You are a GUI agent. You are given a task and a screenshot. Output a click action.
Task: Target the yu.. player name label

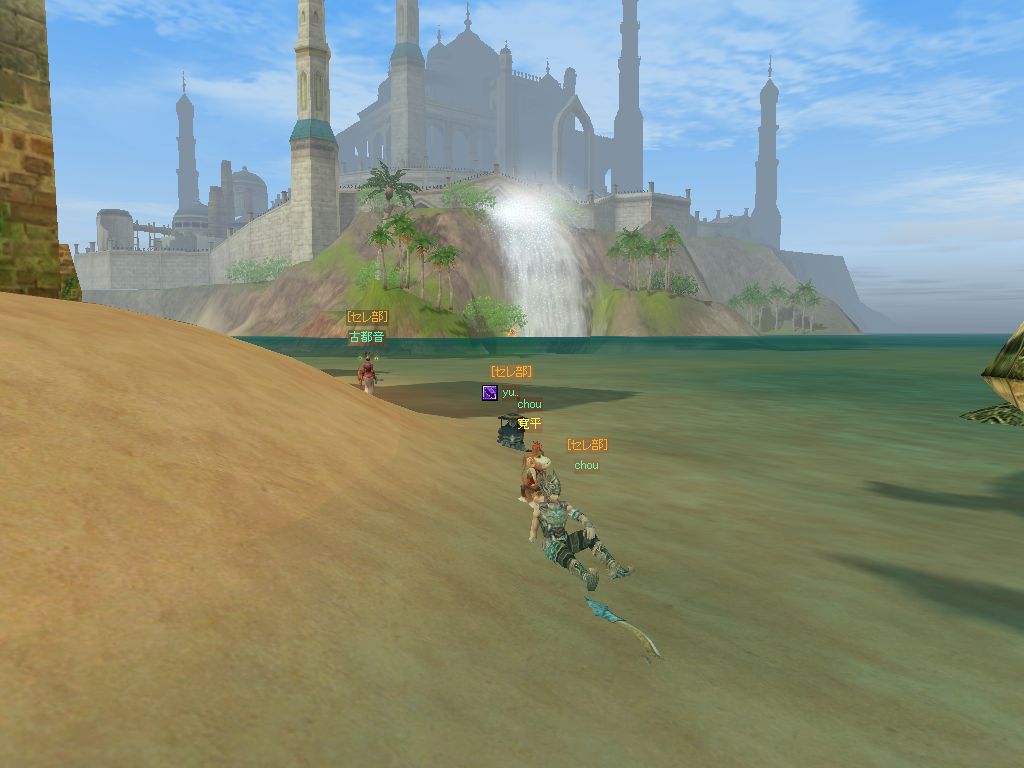[510, 393]
